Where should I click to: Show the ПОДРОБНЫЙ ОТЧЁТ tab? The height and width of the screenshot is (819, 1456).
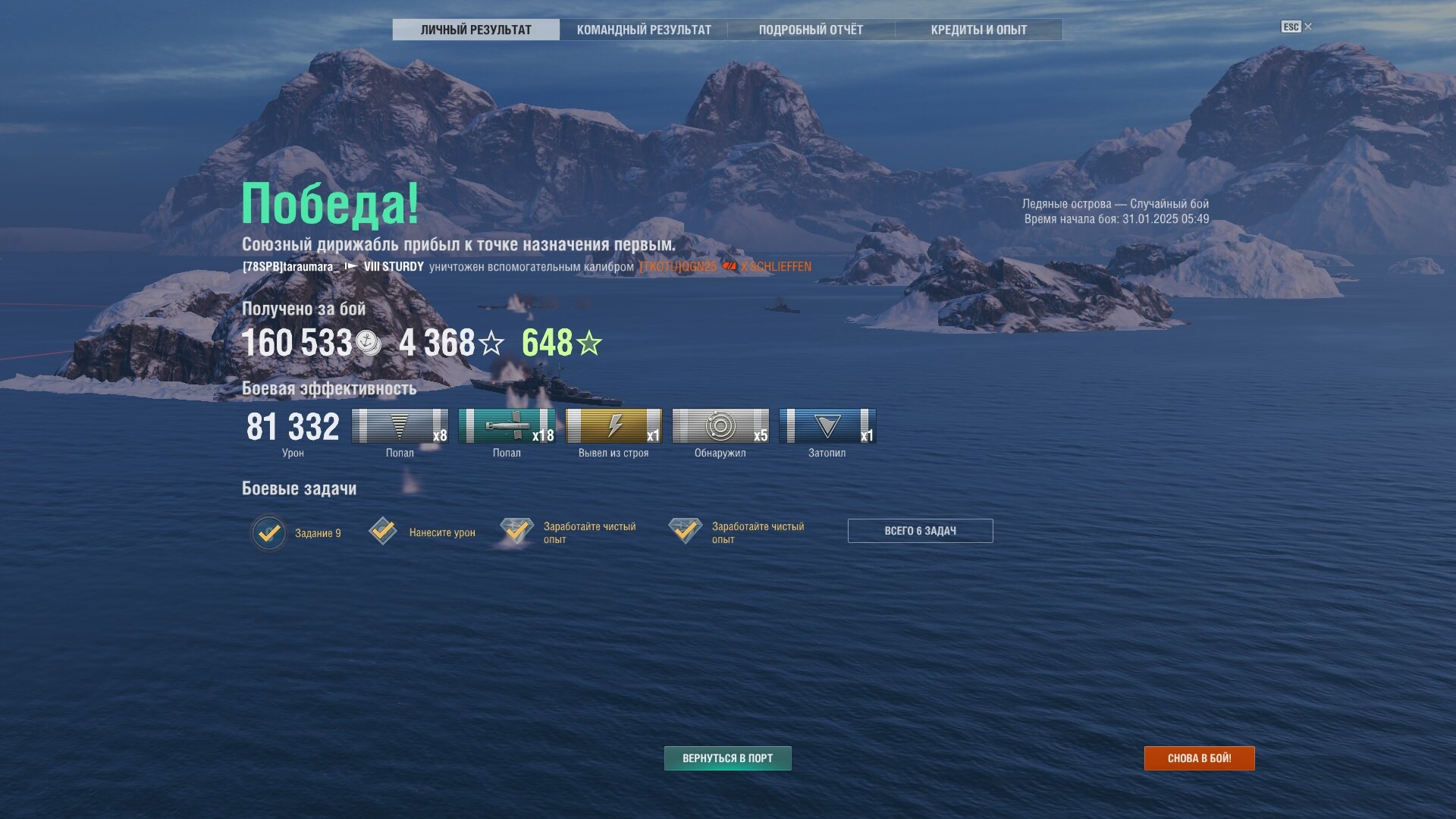point(811,30)
